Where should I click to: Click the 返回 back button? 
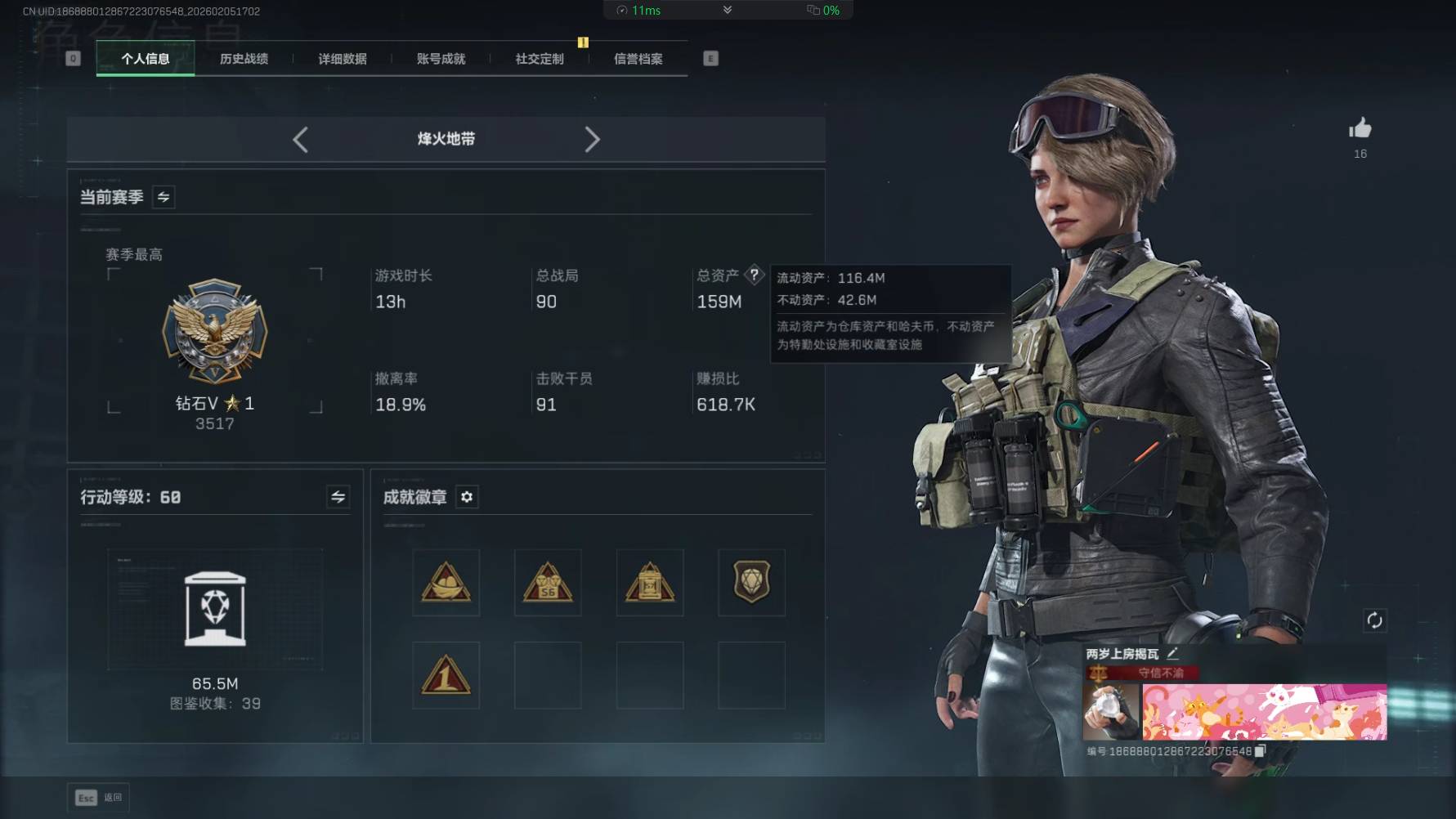(99, 798)
